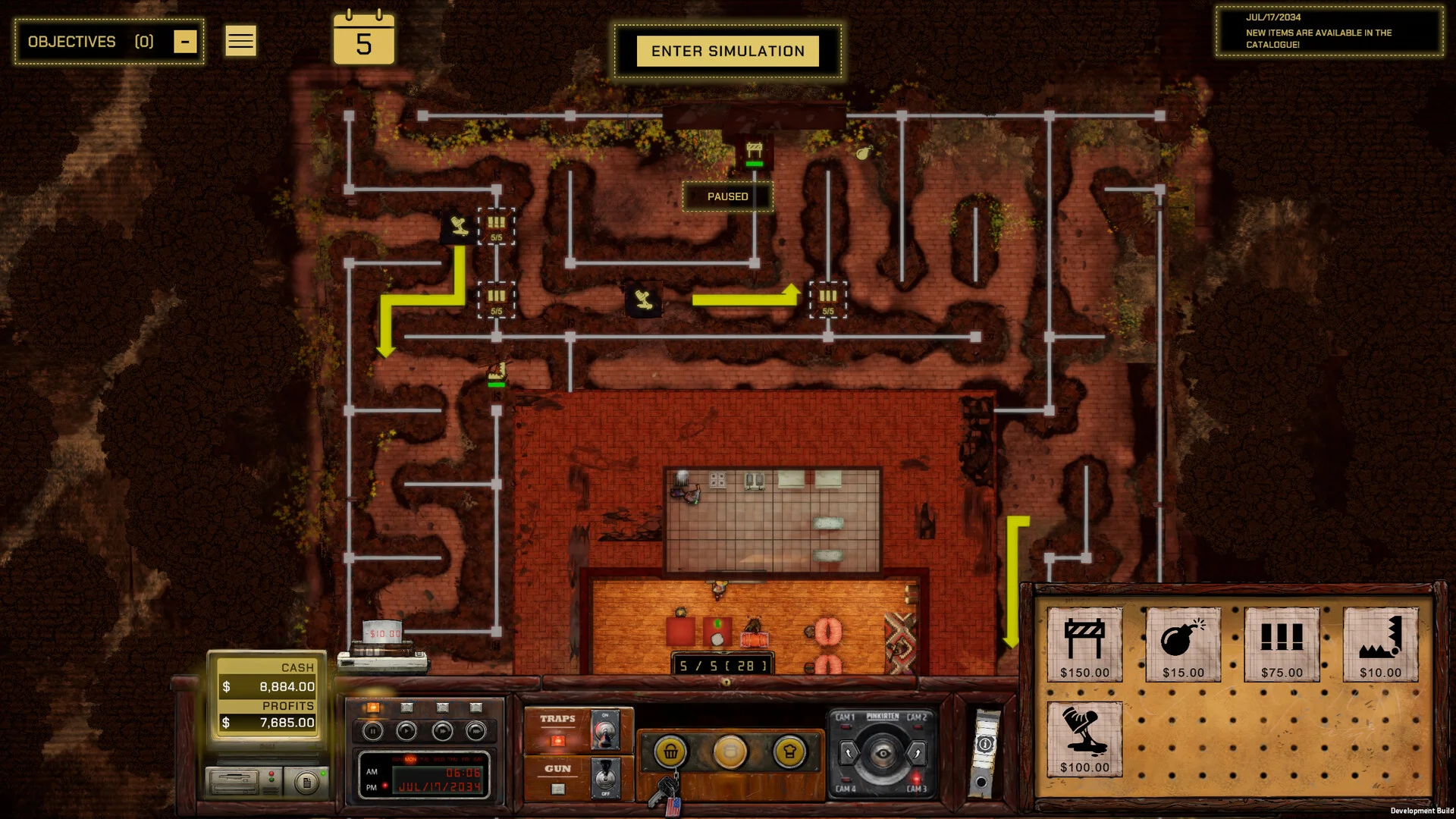Set time to normal play speed
Screen dimensions: 1456x819
407,731
